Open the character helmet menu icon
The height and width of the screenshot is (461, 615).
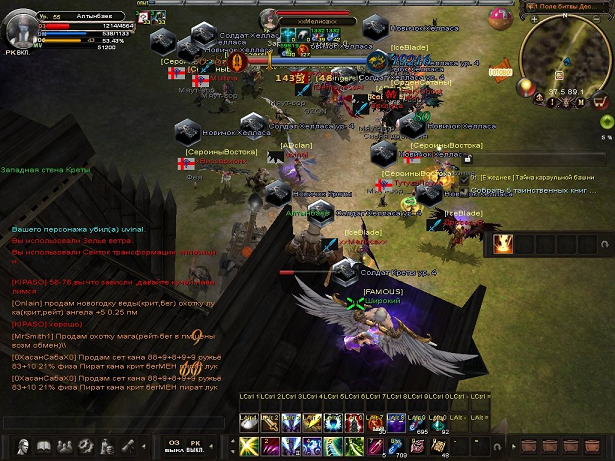tap(21, 445)
